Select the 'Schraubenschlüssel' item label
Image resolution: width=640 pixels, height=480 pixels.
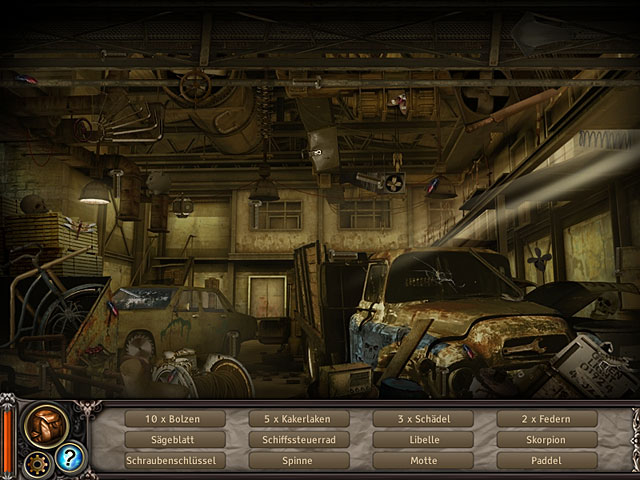pos(176,461)
